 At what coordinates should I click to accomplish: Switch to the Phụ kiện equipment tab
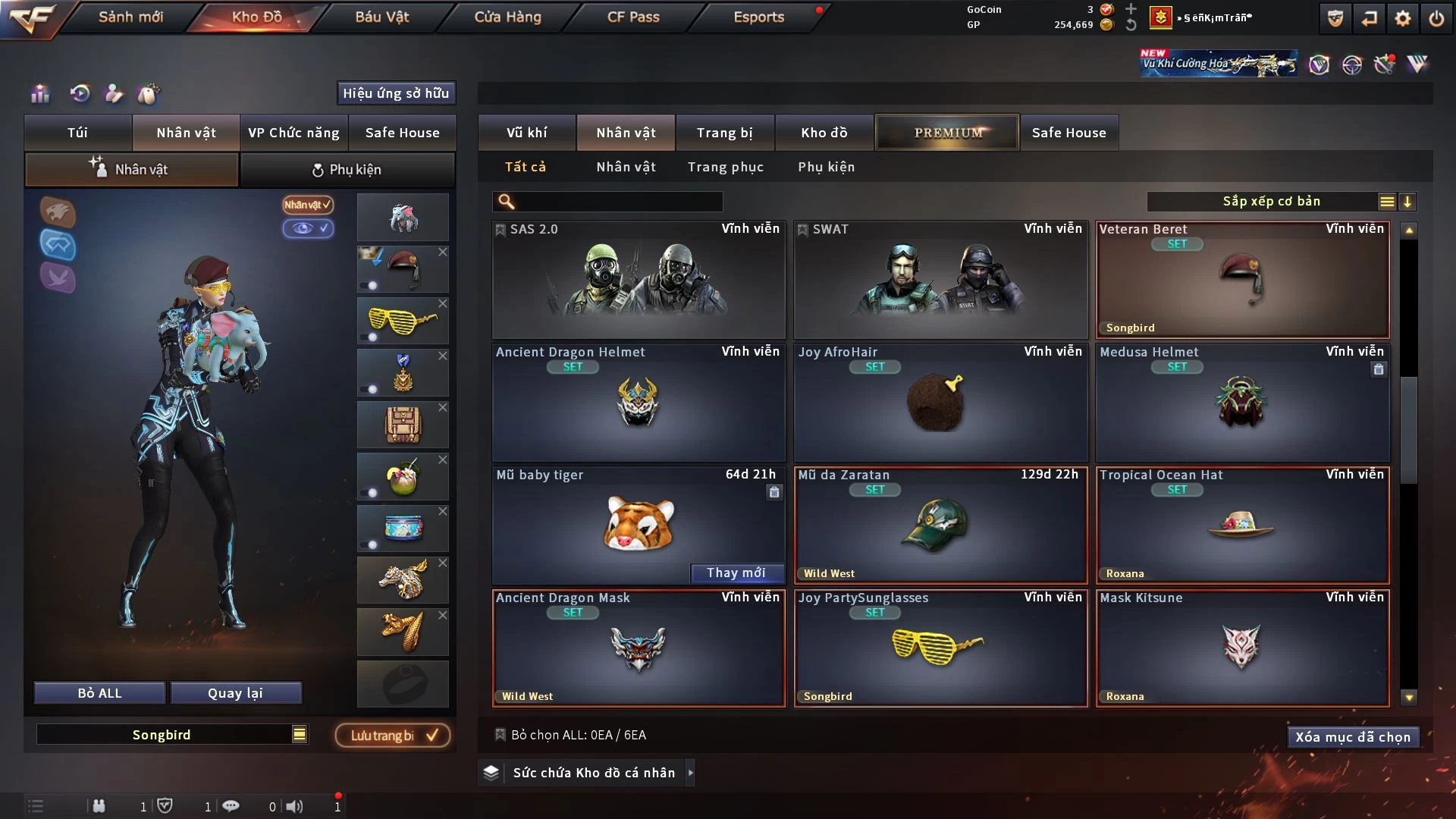point(347,170)
